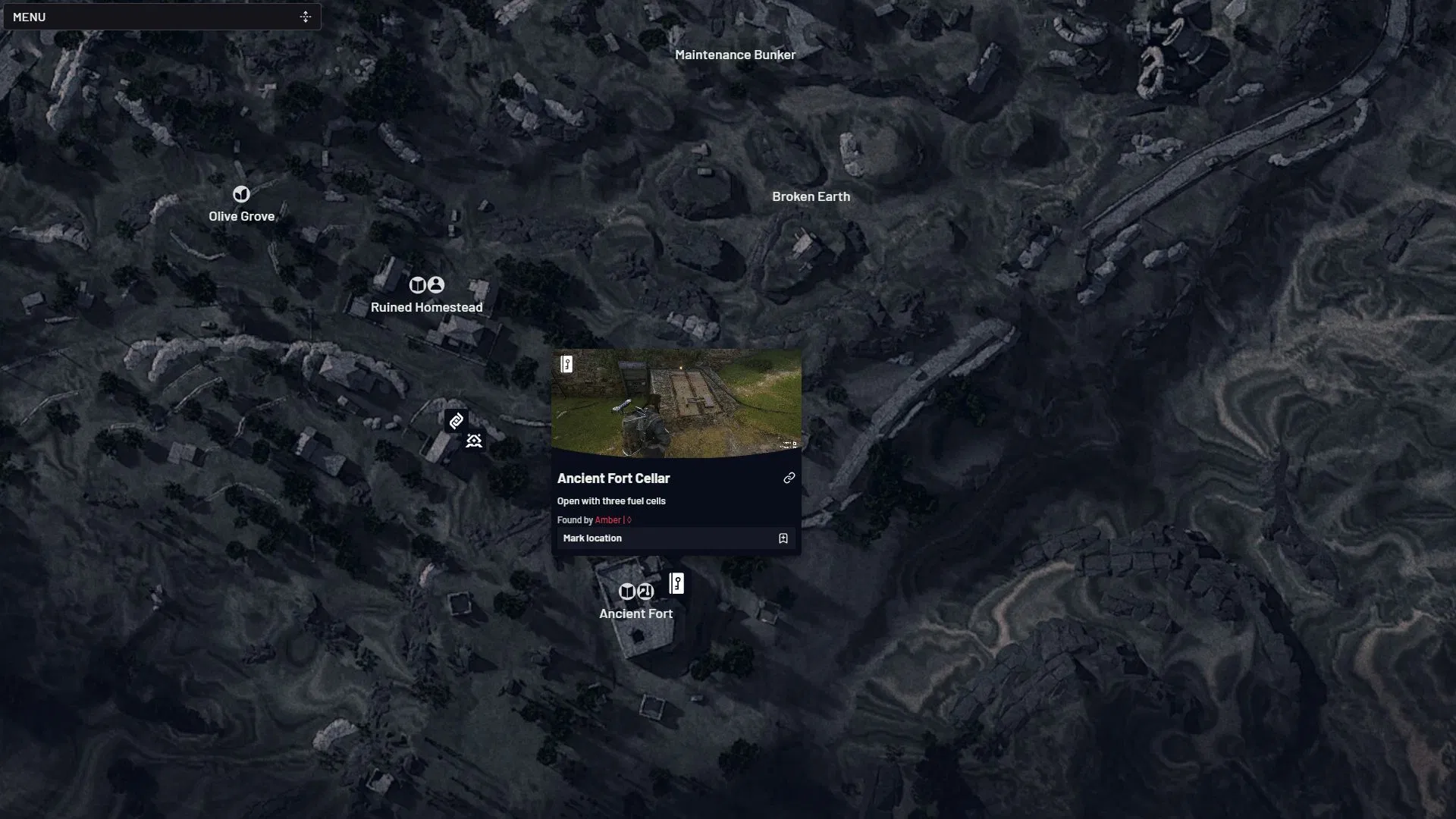Select the leaf marker above Olive Grove
This screenshot has height=819, width=1456.
tap(241, 194)
